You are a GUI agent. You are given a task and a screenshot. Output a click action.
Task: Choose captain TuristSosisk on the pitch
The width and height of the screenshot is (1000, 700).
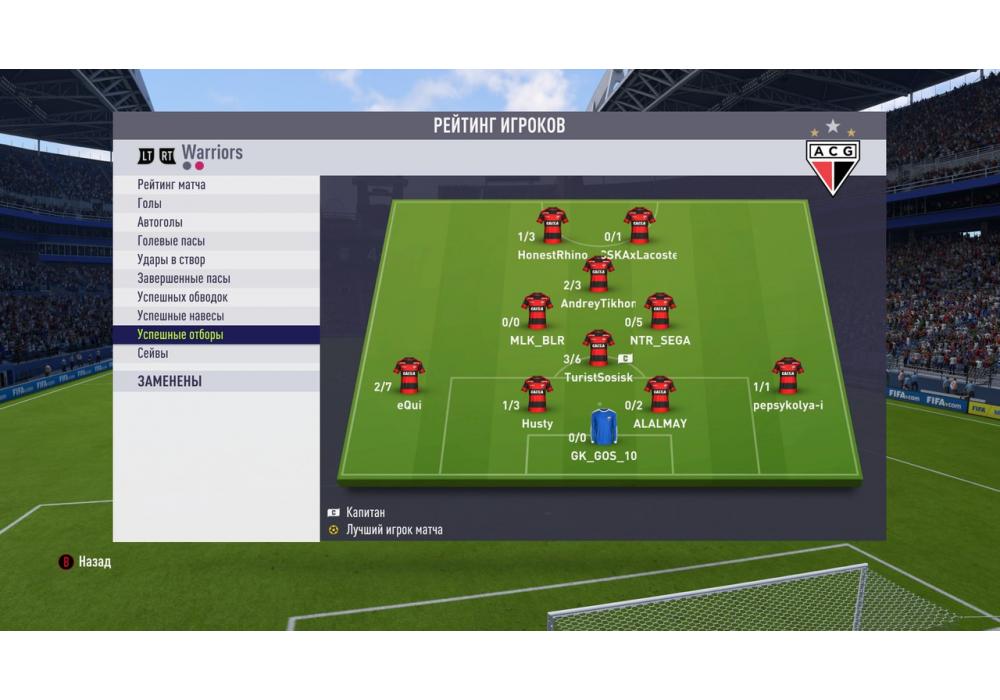[598, 348]
